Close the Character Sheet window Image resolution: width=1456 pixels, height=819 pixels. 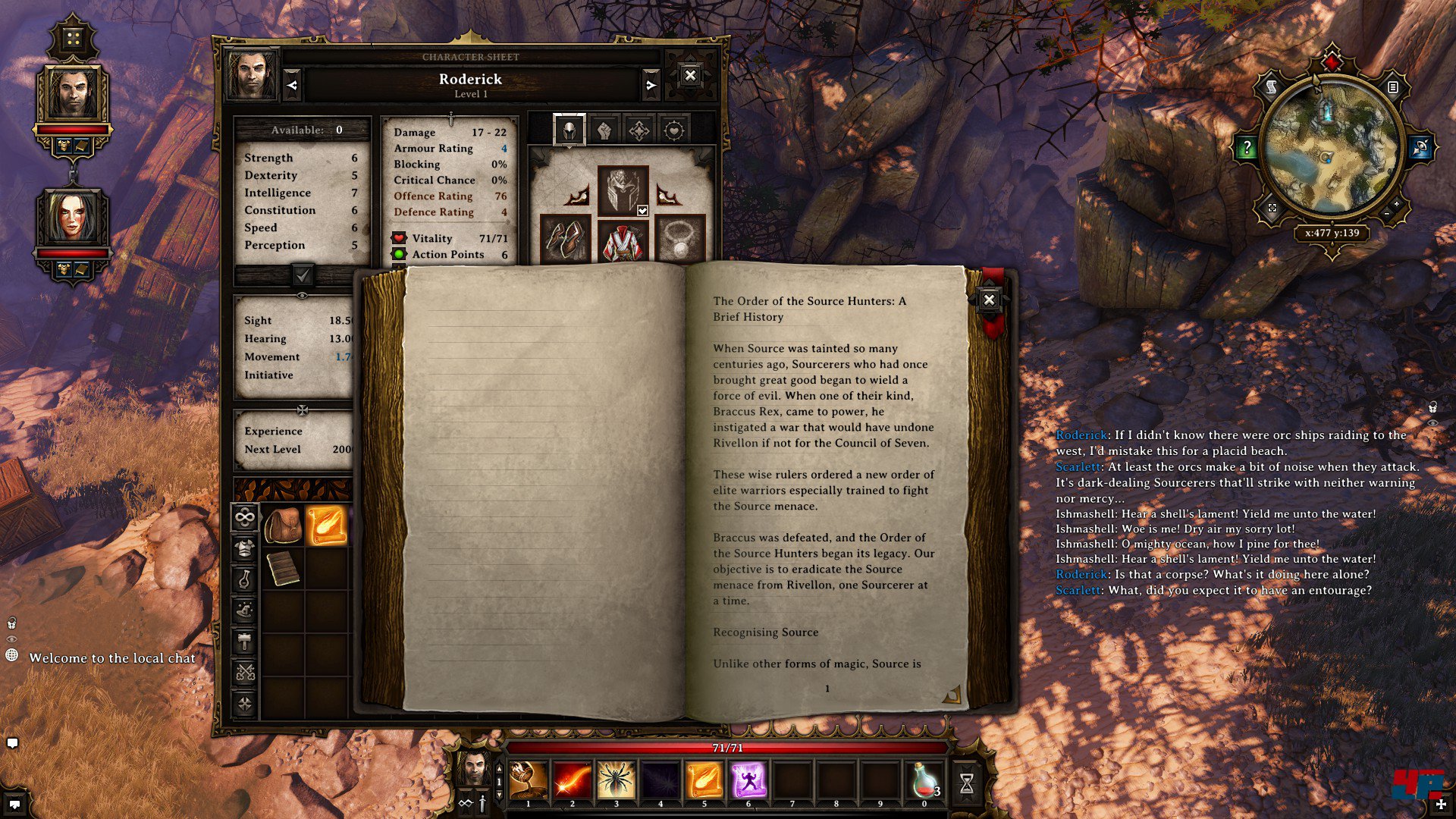(689, 75)
